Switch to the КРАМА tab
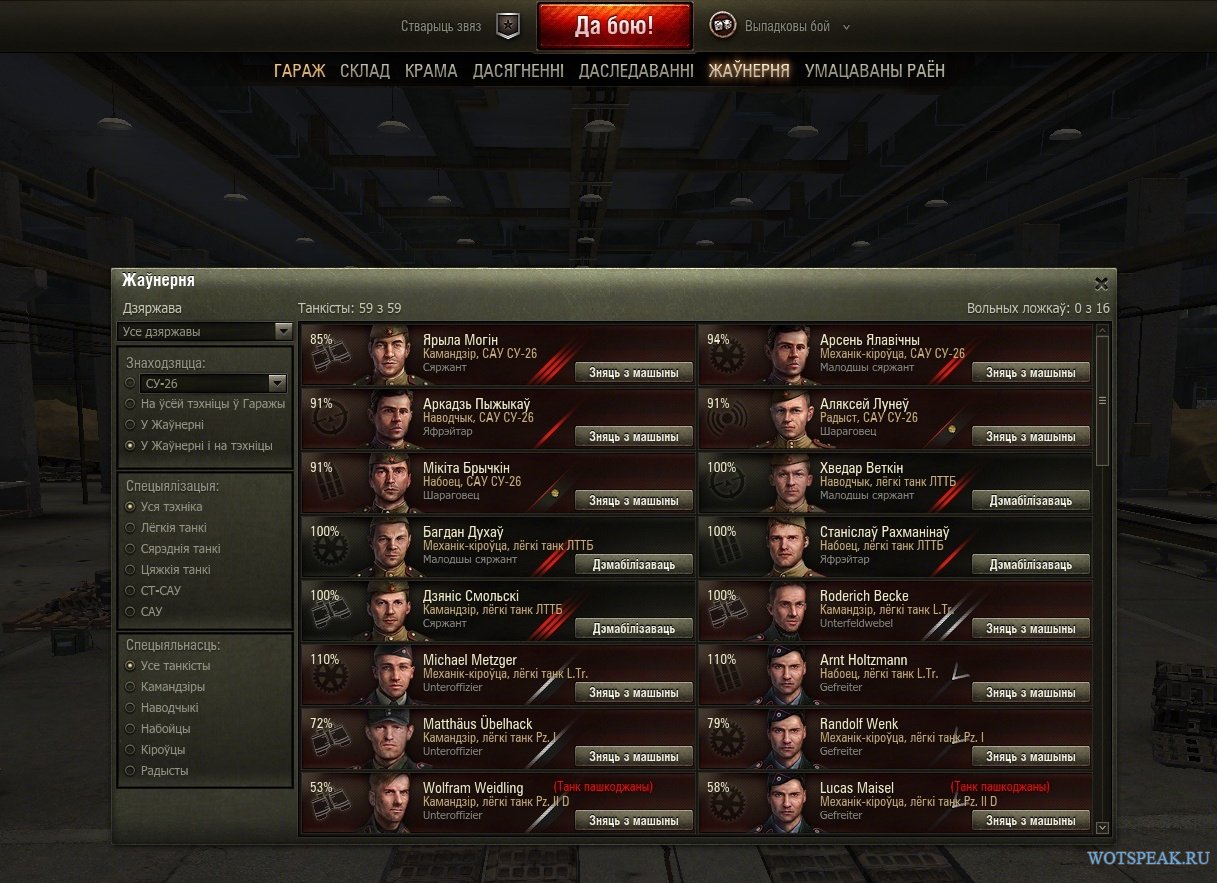Screen dimensions: 1217x883 pyautogui.click(x=431, y=70)
